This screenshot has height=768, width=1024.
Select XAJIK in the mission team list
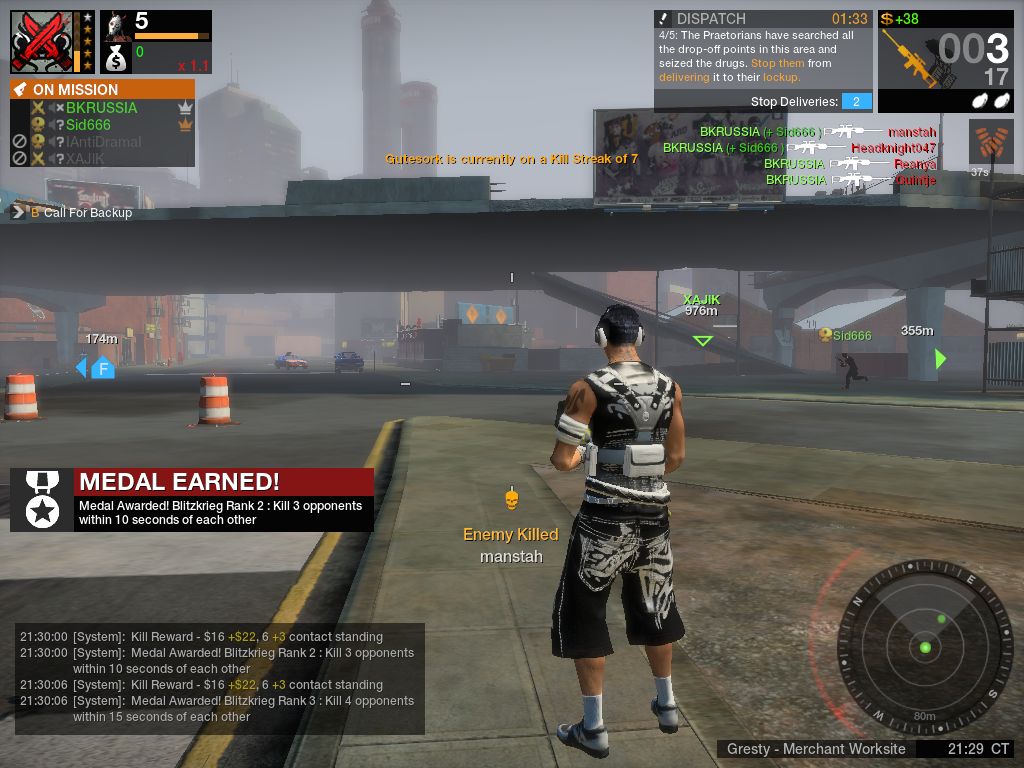click(x=85, y=158)
